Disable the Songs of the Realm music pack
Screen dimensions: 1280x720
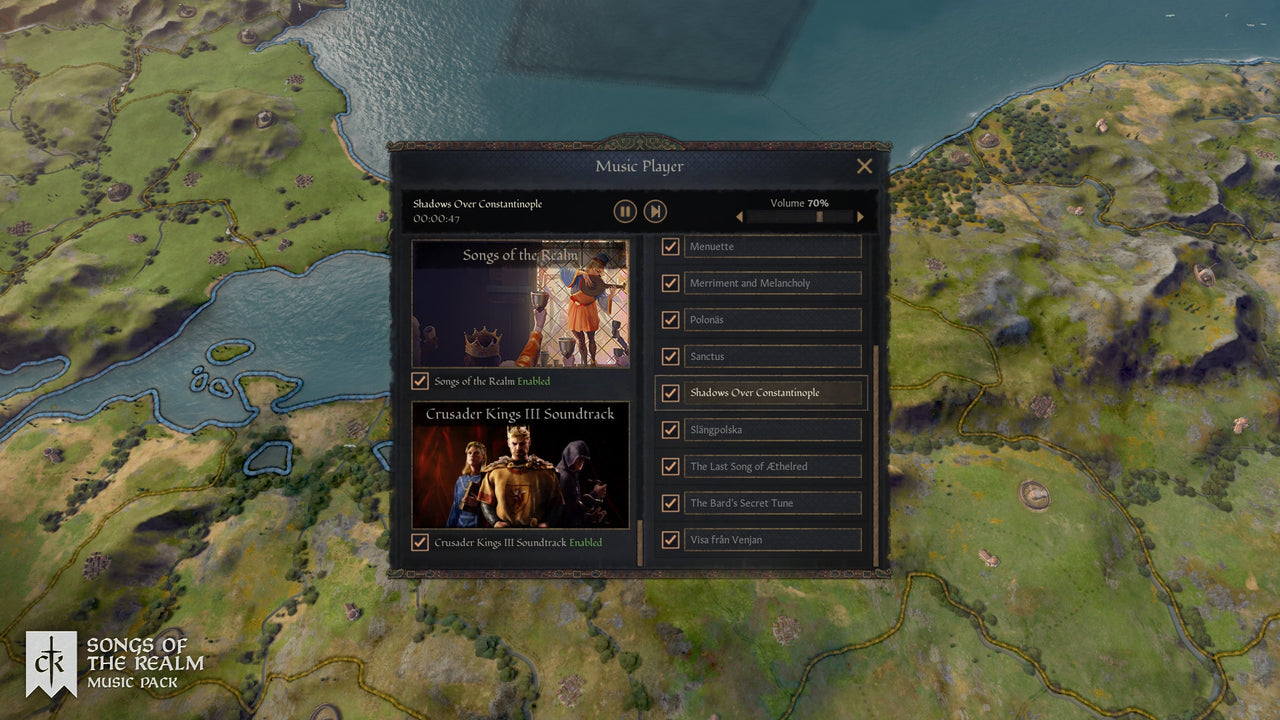(x=421, y=381)
